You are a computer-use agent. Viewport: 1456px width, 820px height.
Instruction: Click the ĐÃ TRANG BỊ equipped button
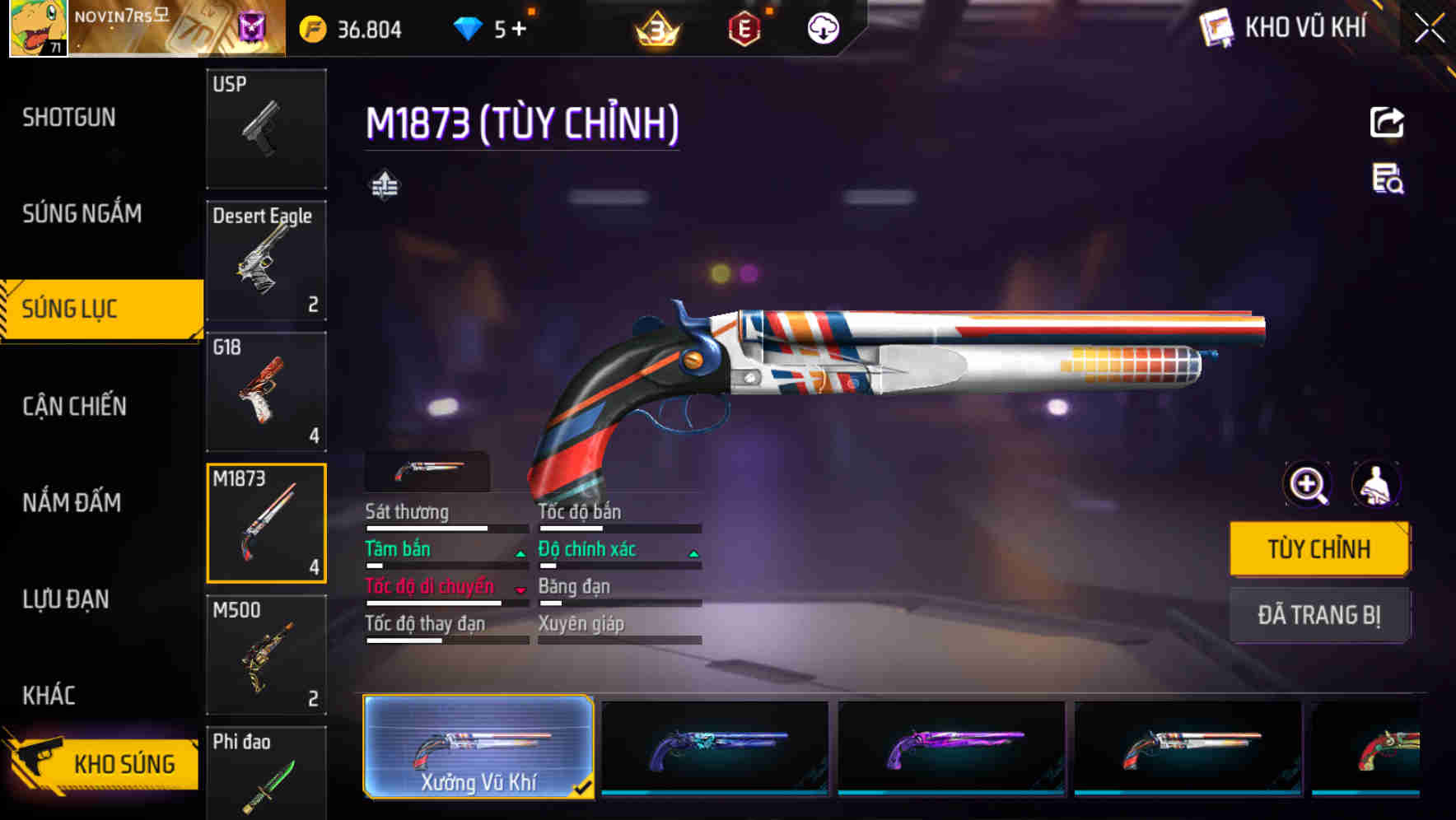1318,615
